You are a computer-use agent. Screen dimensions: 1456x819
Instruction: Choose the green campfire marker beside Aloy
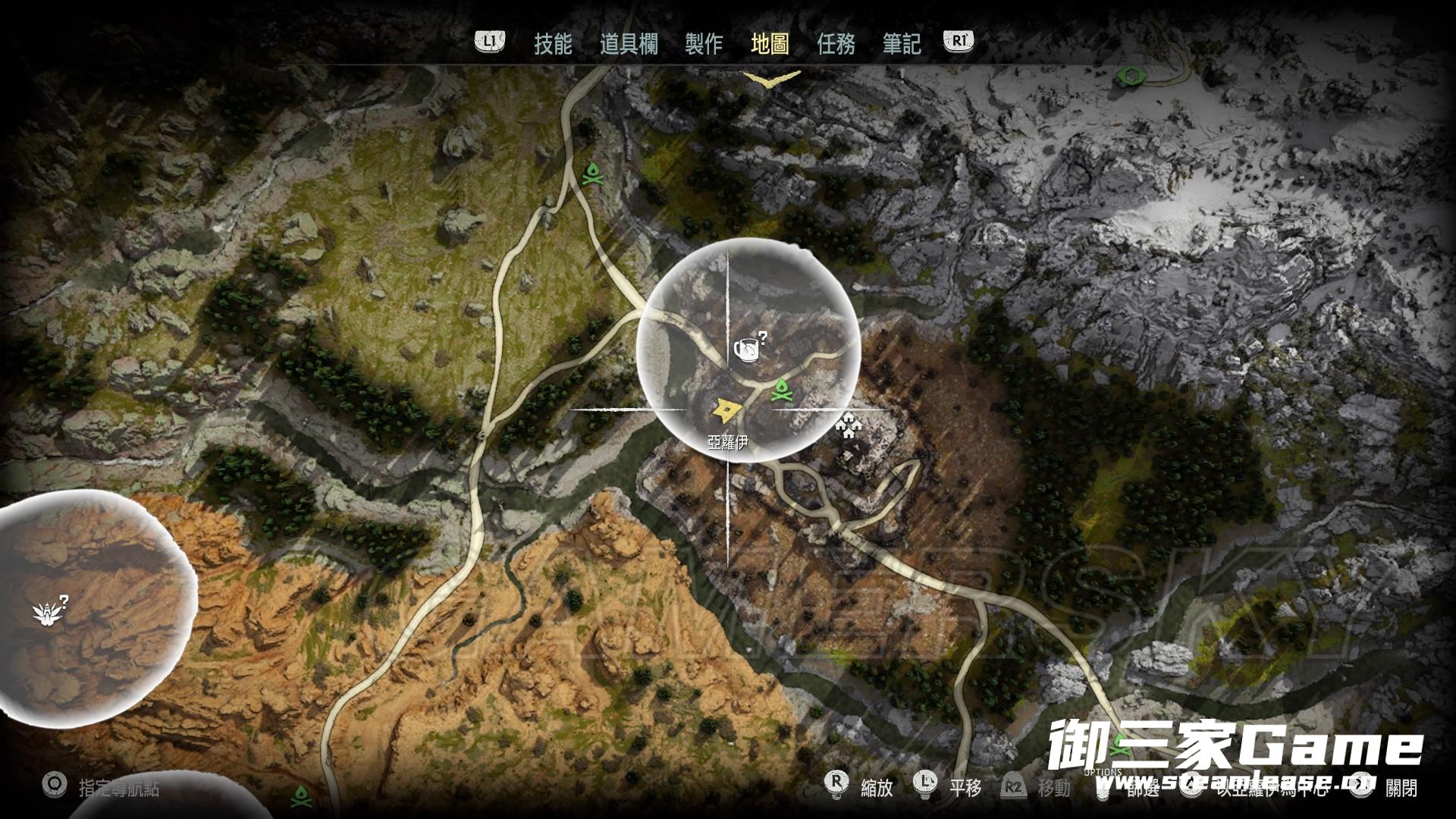pos(780,391)
